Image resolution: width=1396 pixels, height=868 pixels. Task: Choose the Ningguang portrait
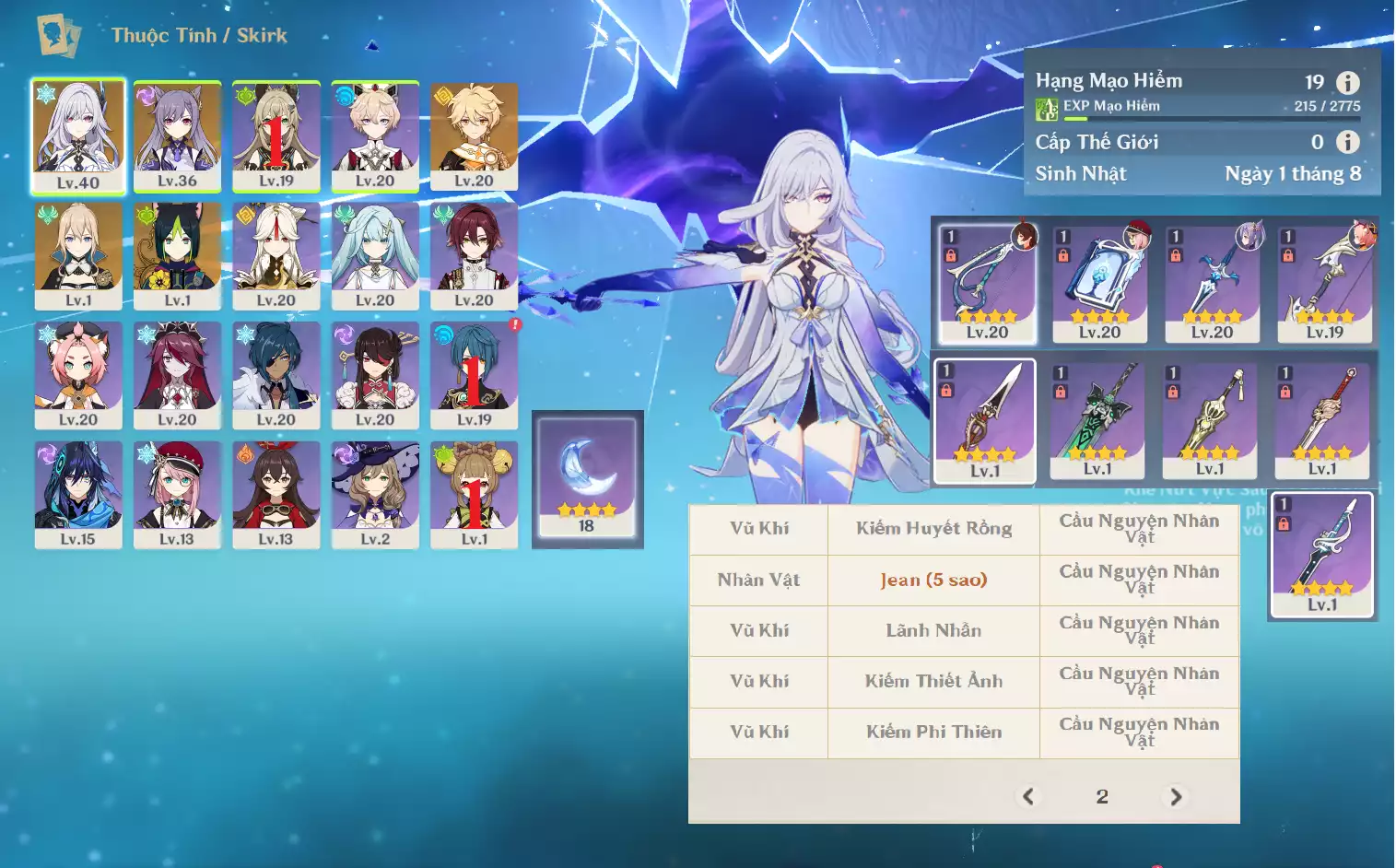(276, 254)
